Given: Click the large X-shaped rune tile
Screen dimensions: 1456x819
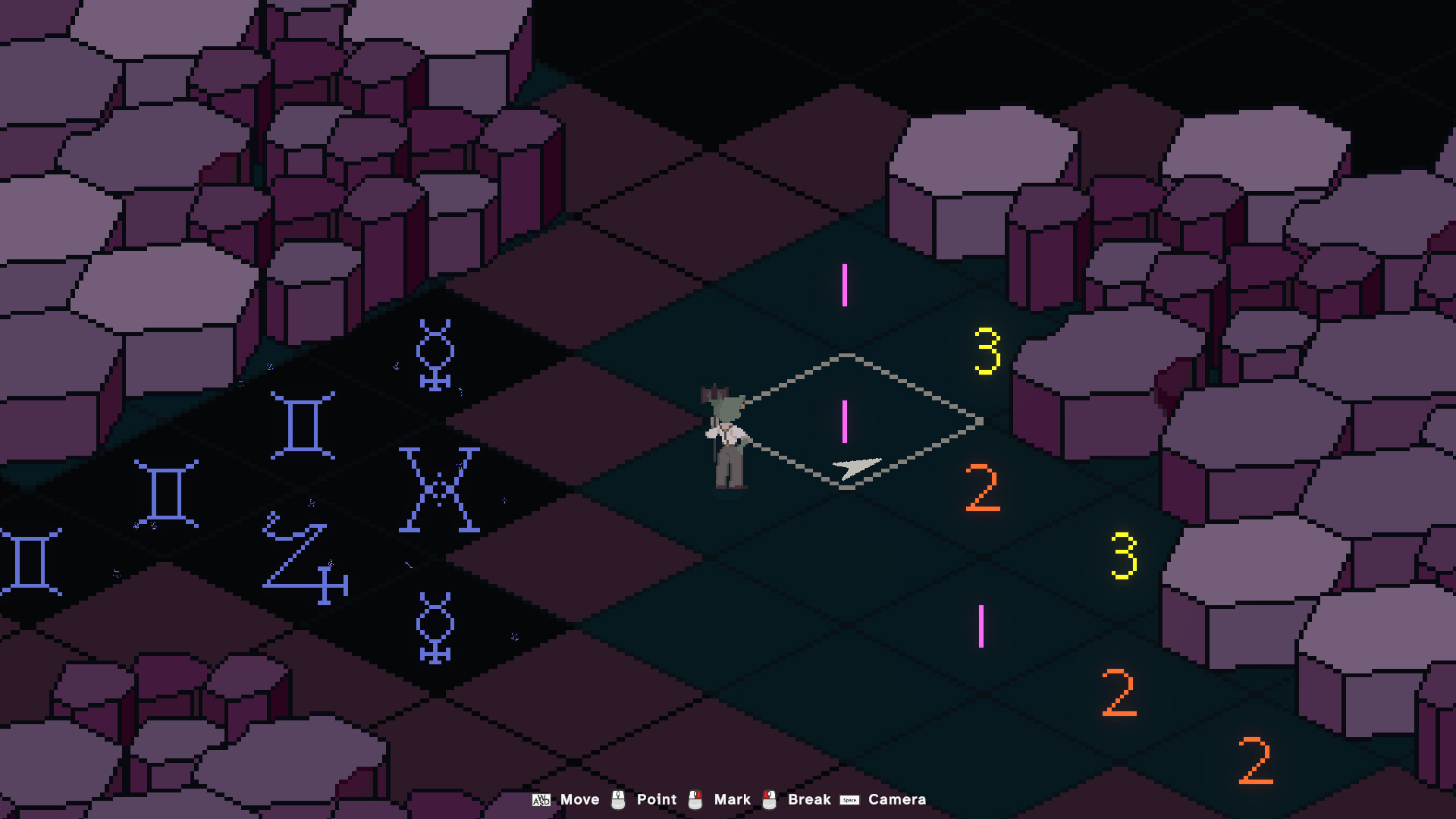Looking at the screenshot, I should [438, 489].
